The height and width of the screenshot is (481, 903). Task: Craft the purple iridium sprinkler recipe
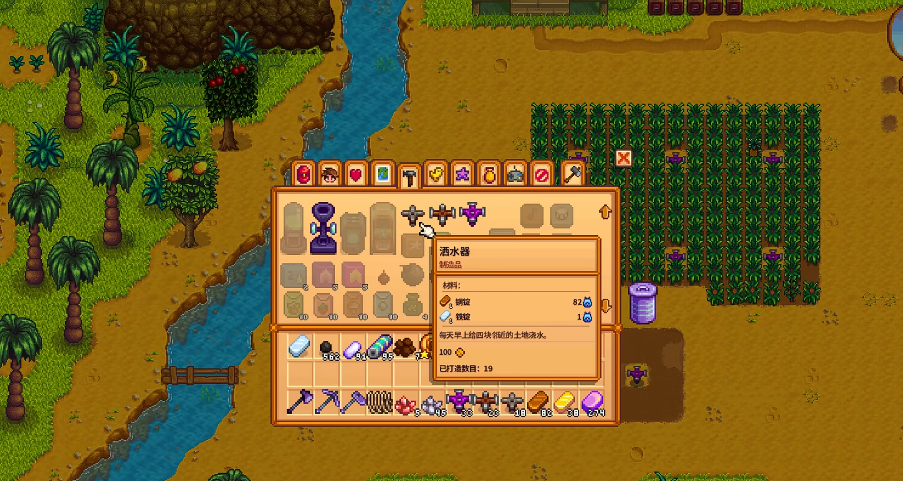coord(471,214)
